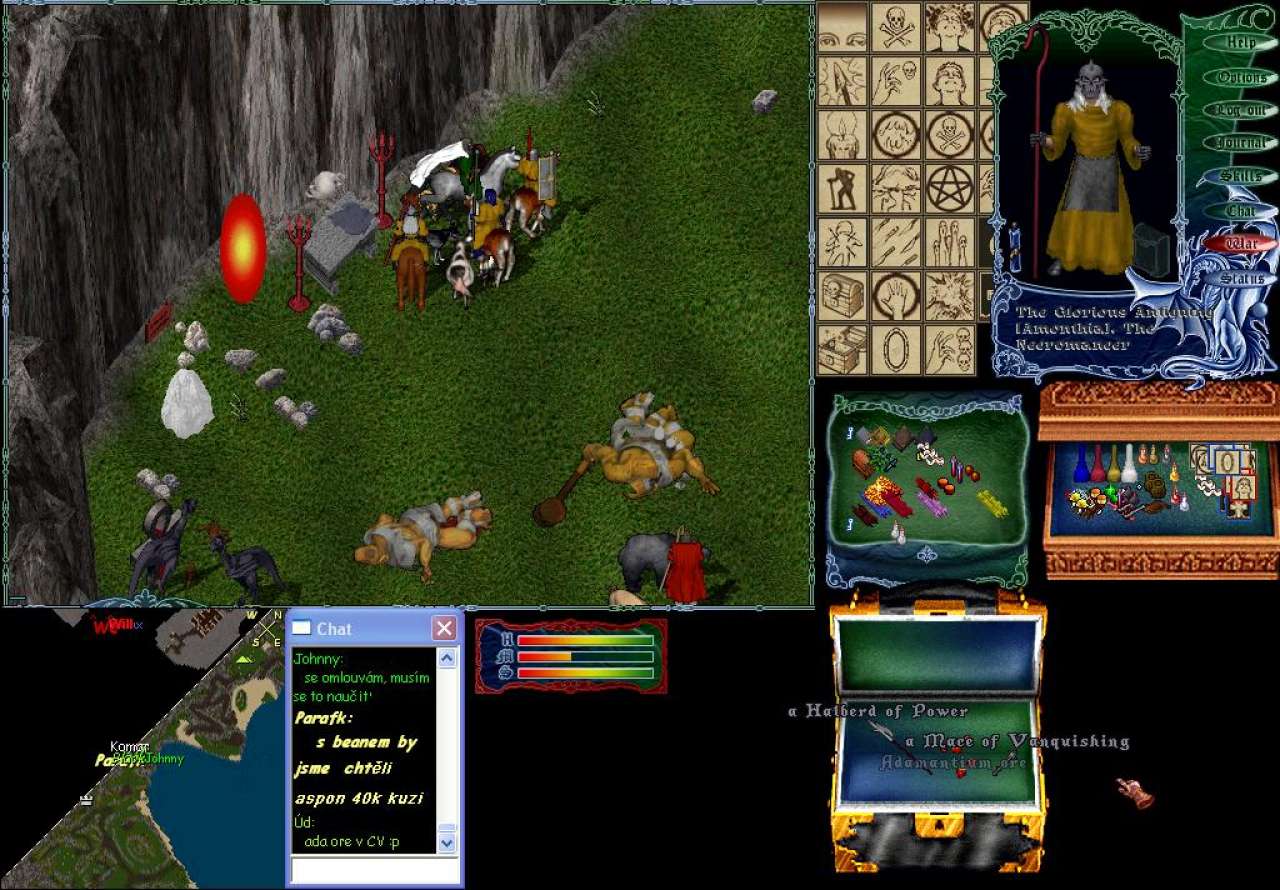1280x890 pixels.
Task: Open the character Status window
Action: (x=1240, y=278)
